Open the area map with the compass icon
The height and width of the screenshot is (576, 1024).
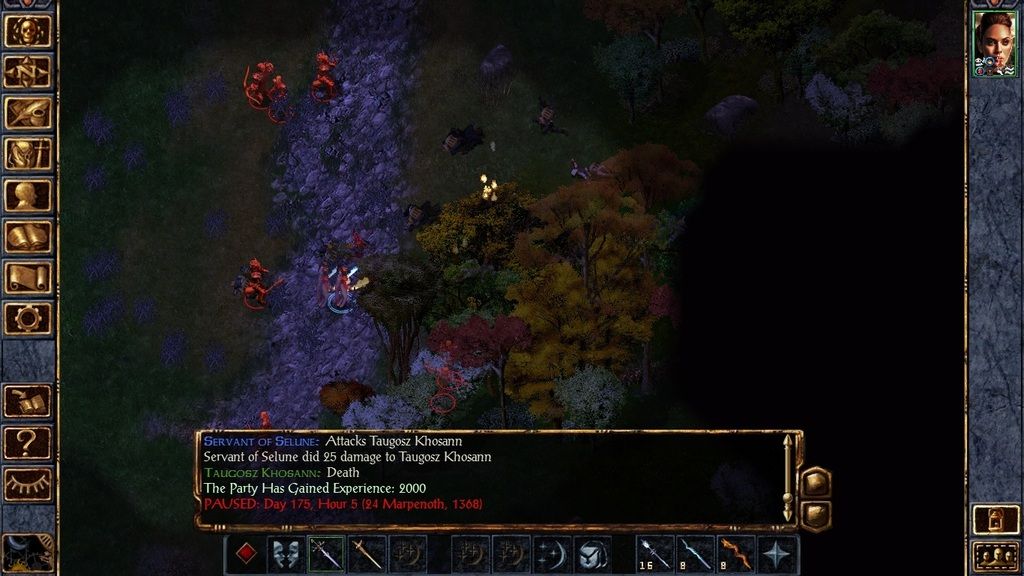click(28, 71)
